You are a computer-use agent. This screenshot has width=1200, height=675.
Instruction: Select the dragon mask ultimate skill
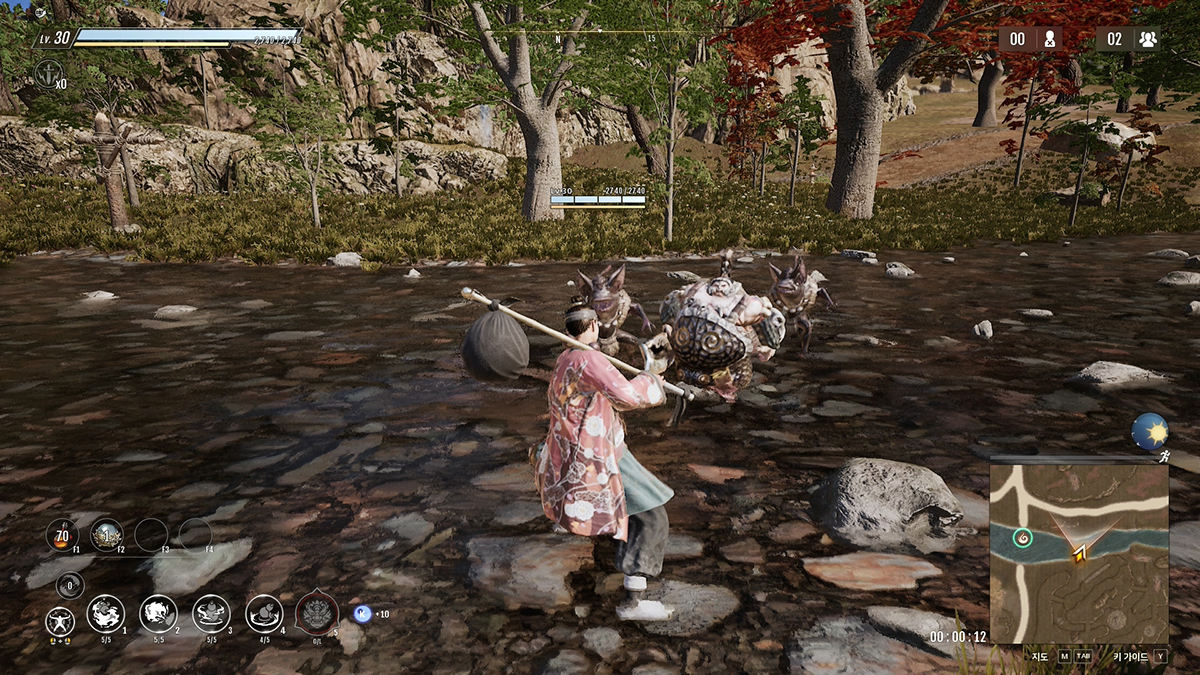click(x=316, y=613)
